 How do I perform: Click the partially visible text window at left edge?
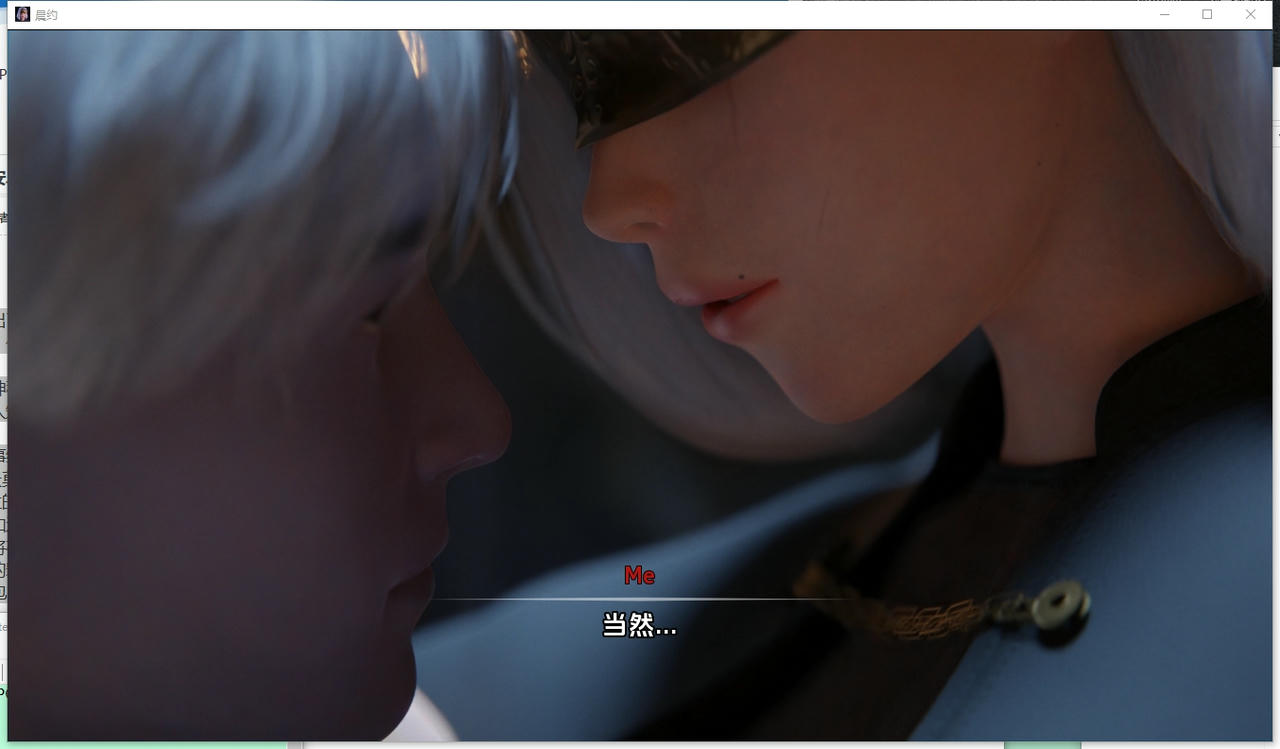click(3, 400)
